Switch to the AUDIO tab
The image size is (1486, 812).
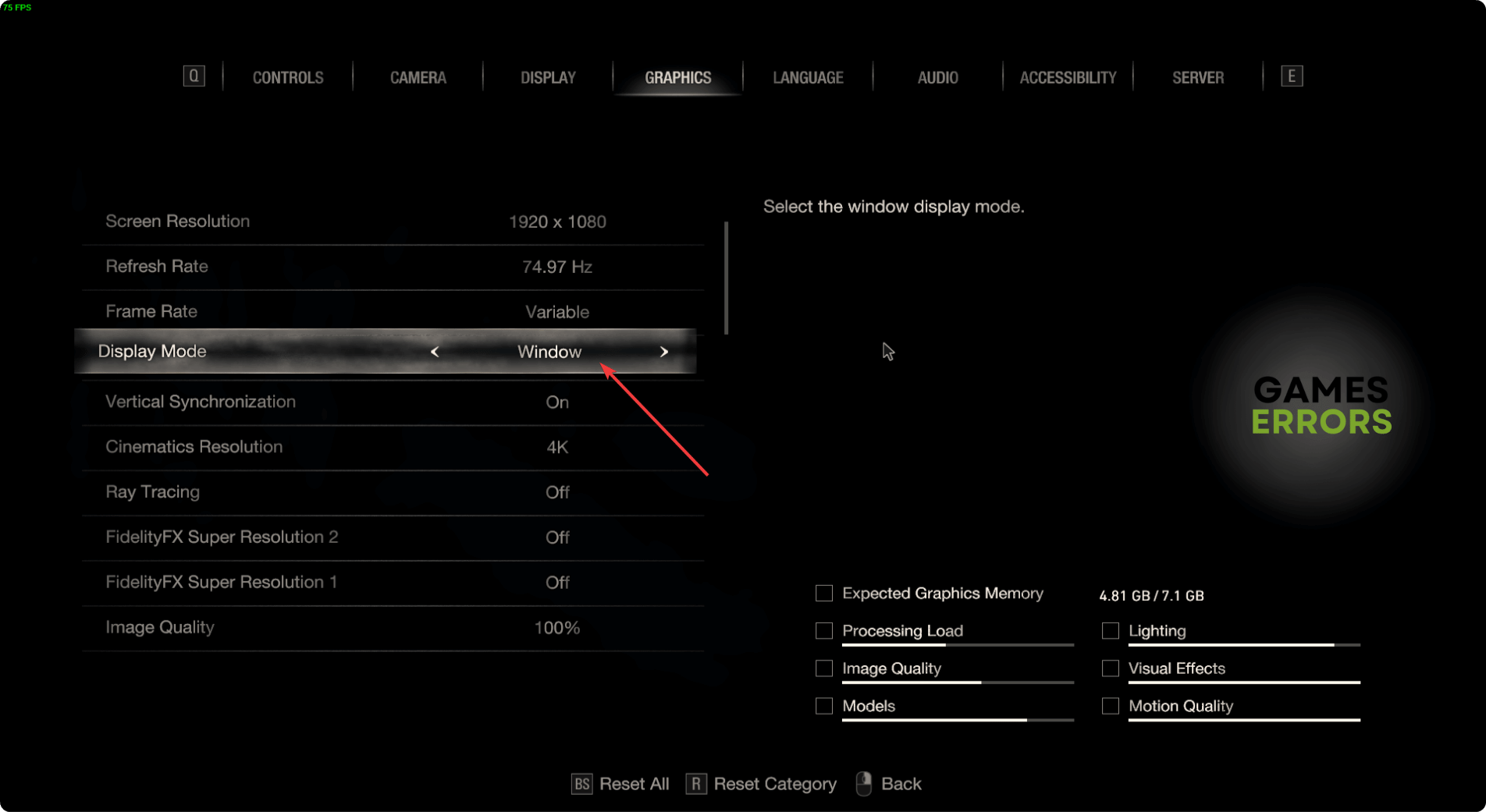point(937,77)
